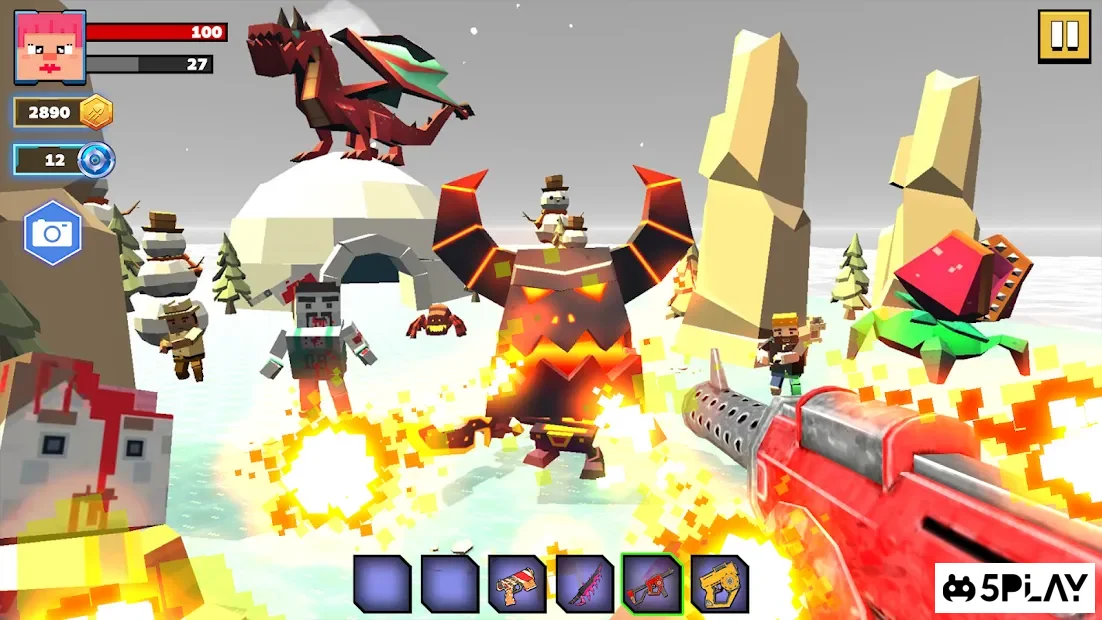Click the gold coin currency icon

96,112
